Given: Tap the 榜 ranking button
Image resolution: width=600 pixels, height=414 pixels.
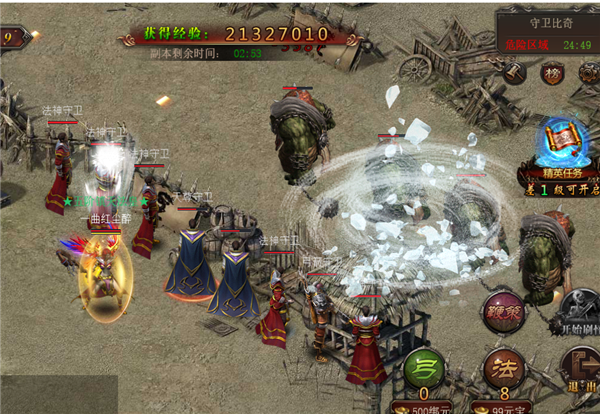Looking at the screenshot, I should (x=551, y=73).
